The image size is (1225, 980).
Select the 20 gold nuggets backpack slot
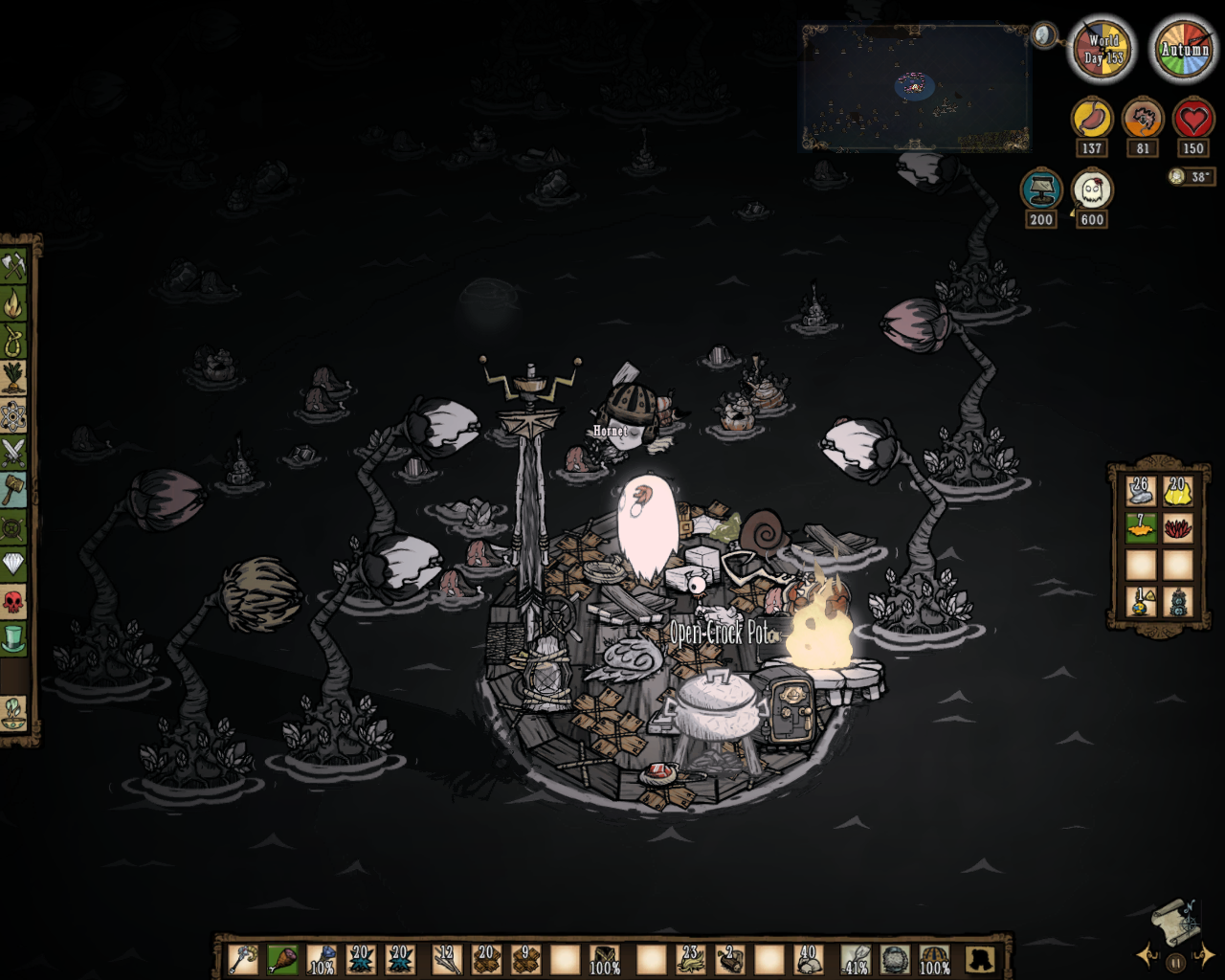[1177, 491]
